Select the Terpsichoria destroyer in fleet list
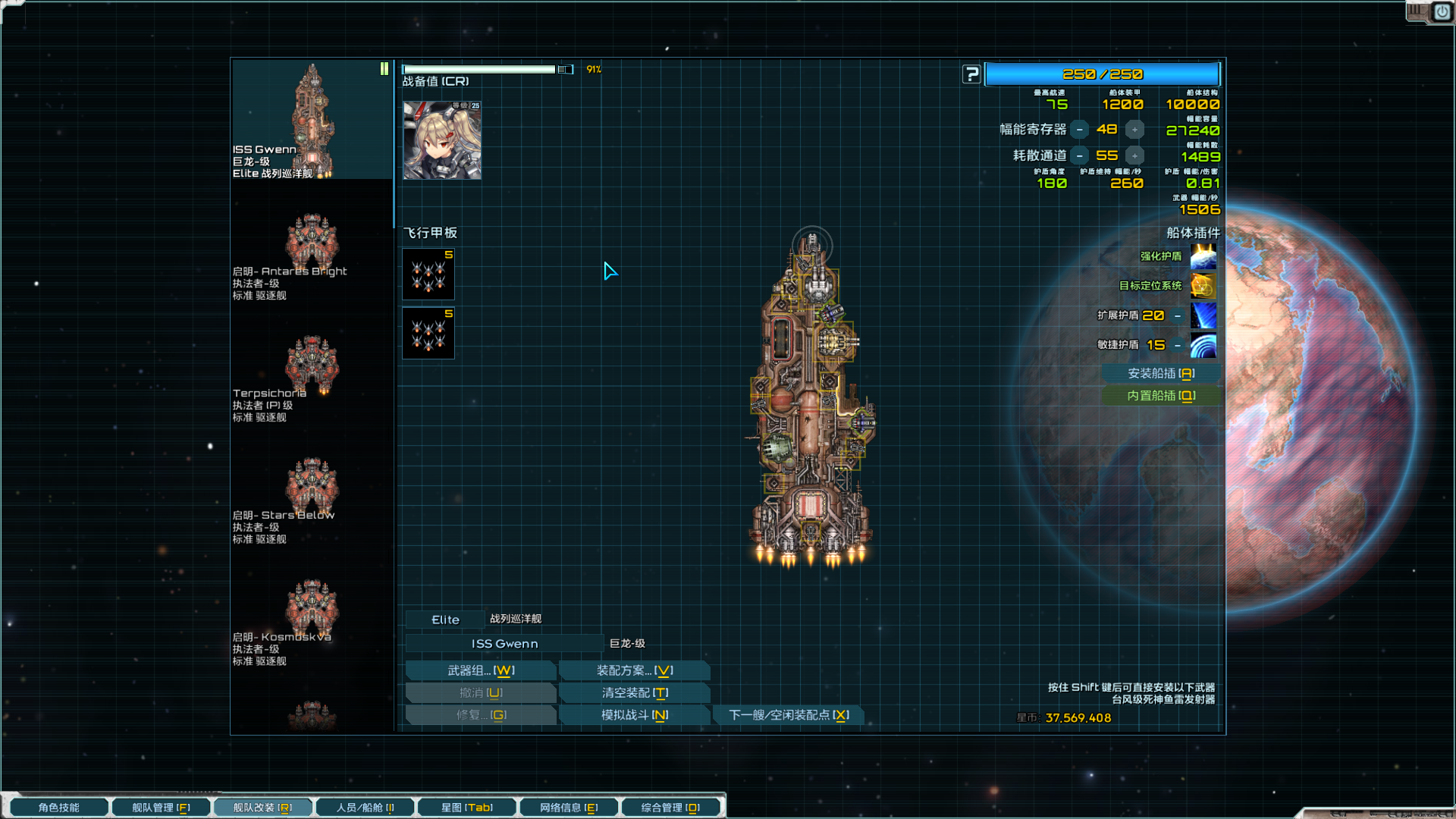This screenshot has height=819, width=1456. click(312, 367)
